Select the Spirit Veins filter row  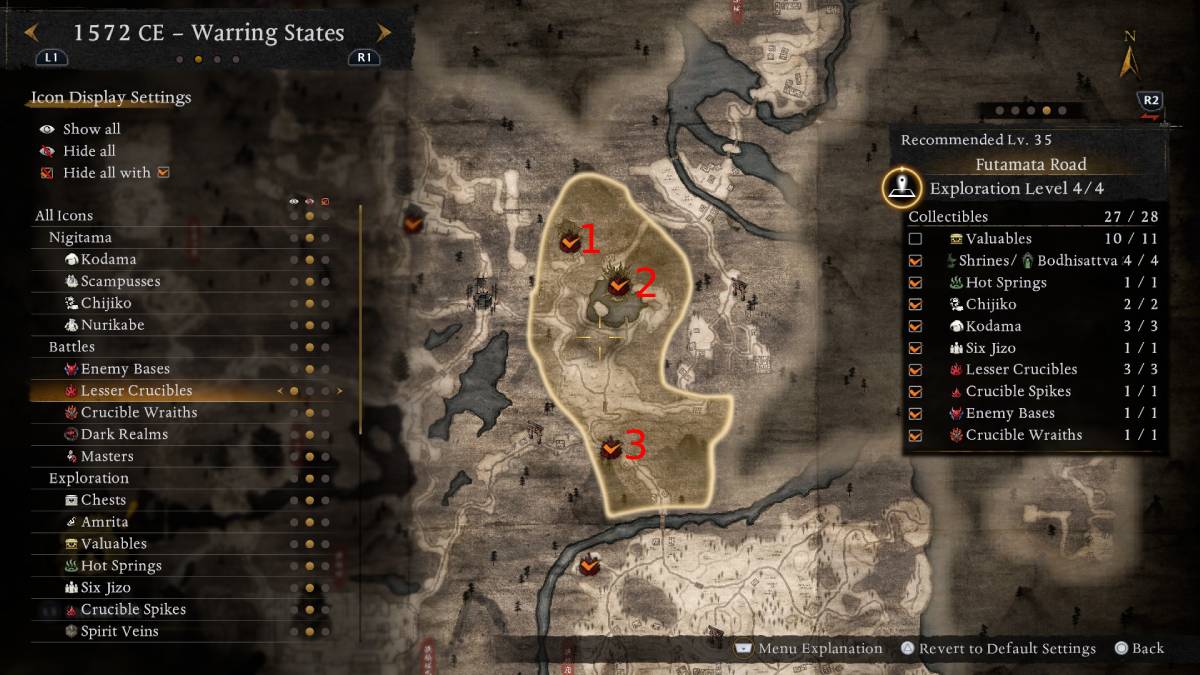point(119,632)
